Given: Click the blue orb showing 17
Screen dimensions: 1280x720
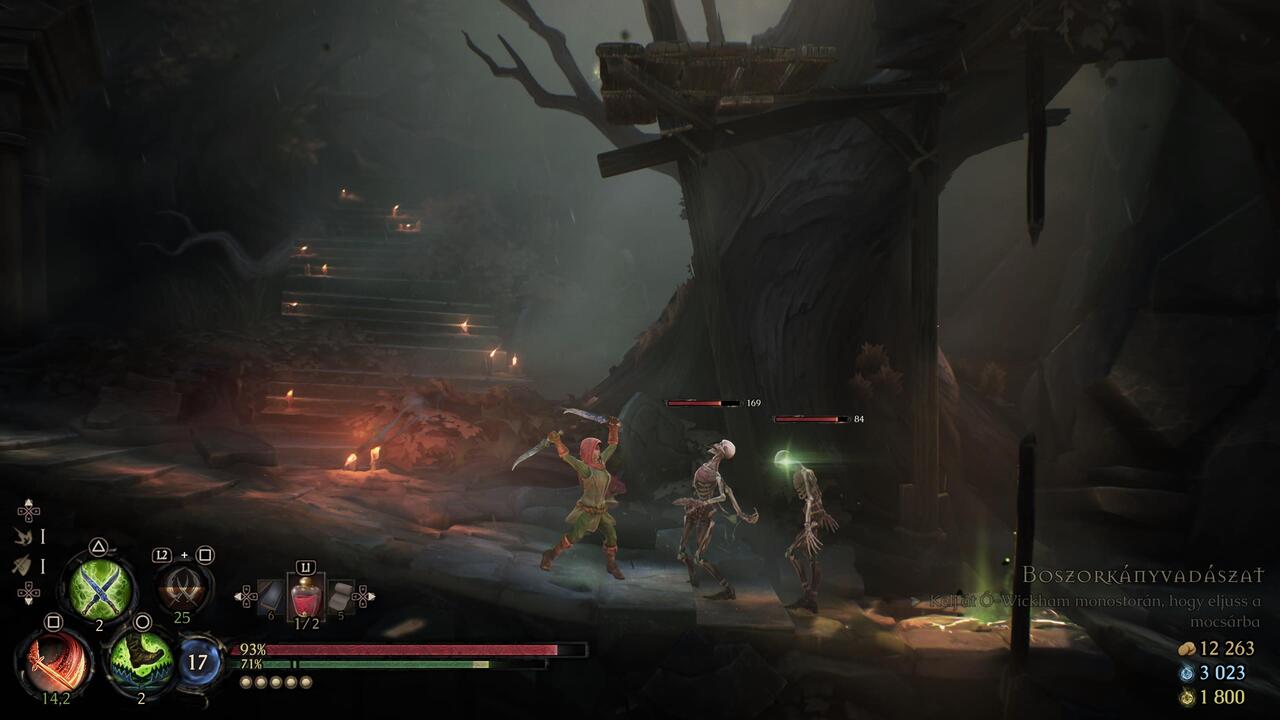Looking at the screenshot, I should point(198,662).
